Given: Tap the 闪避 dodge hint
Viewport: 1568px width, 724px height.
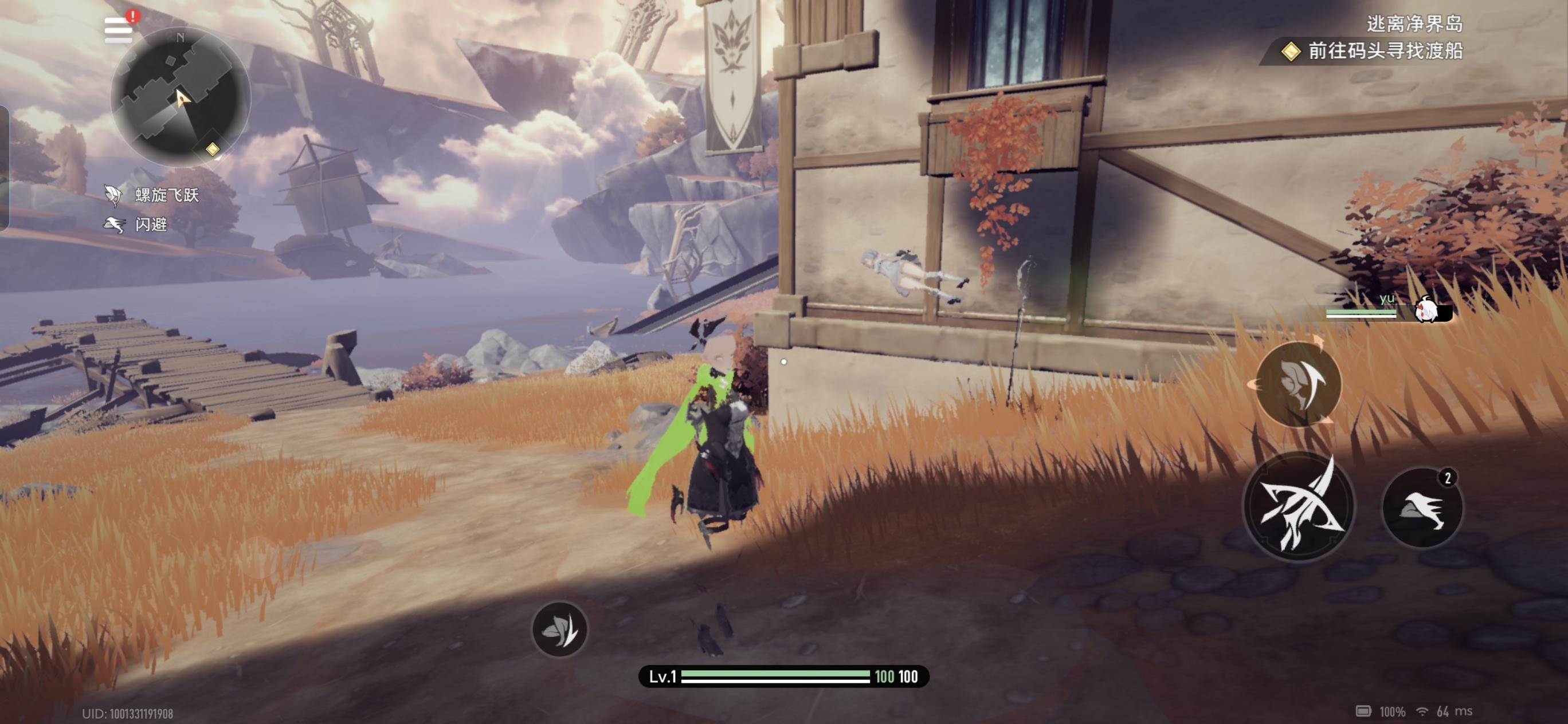Looking at the screenshot, I should point(138,225).
